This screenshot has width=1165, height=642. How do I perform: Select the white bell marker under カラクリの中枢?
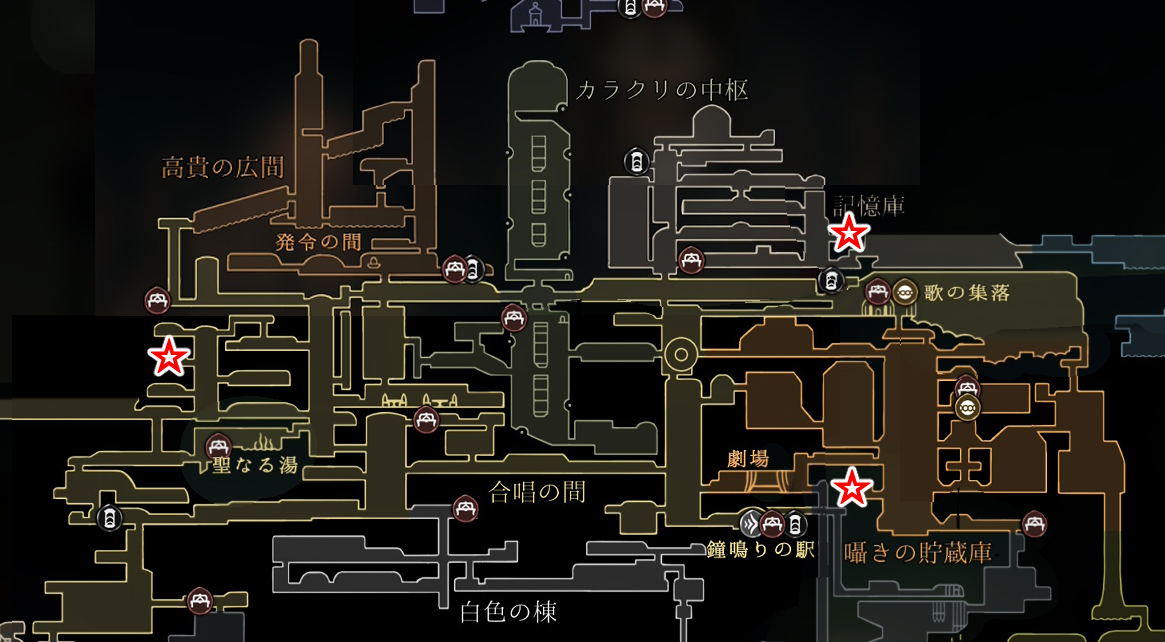[636, 160]
